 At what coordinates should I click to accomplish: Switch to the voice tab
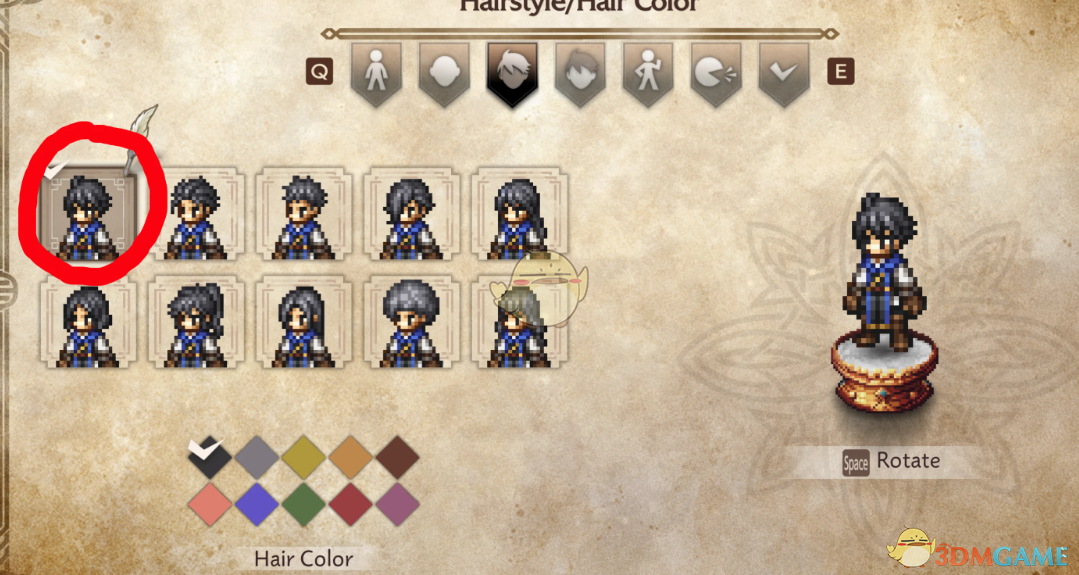716,72
